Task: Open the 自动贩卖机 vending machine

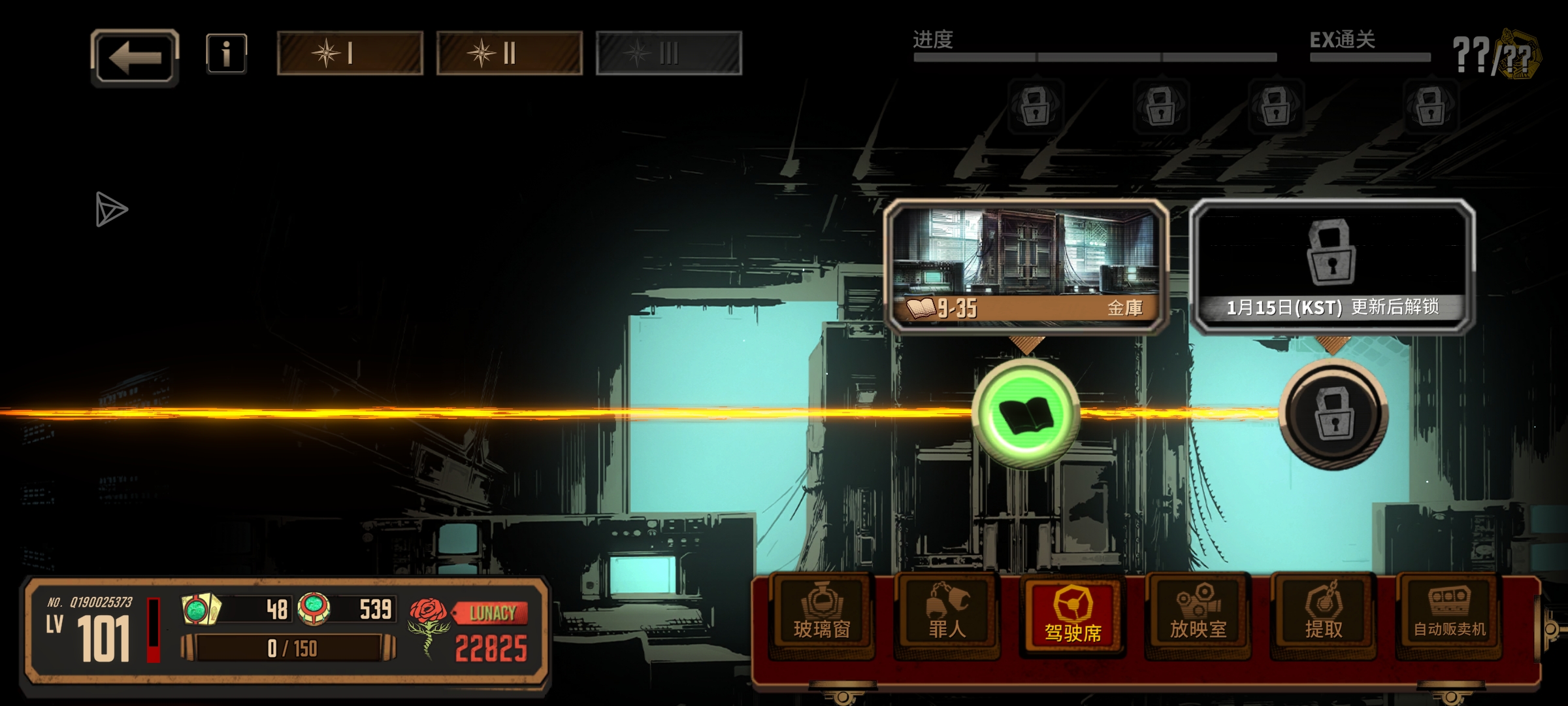Action: 1449,615
